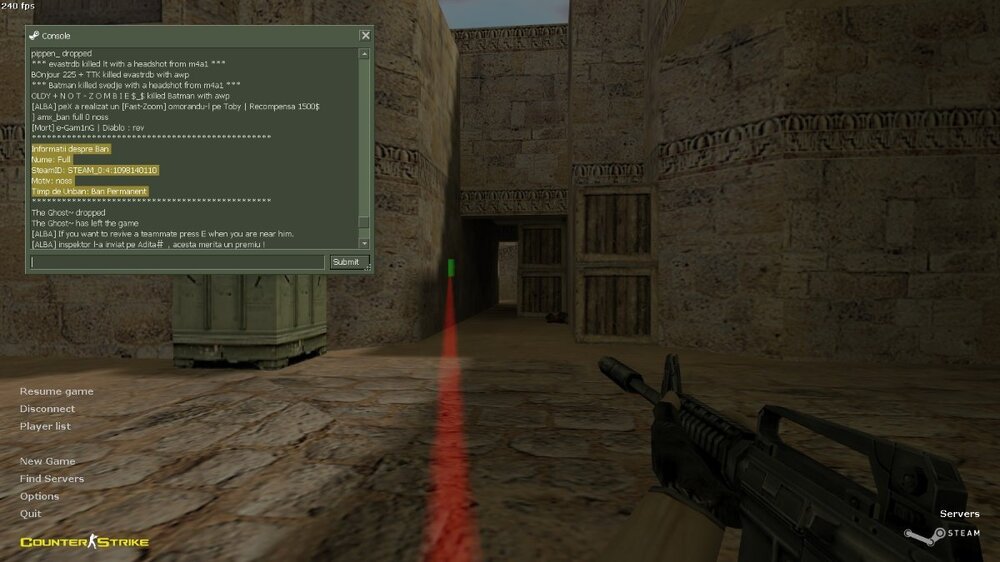Close the Console window
This screenshot has height=562, width=1000.
tap(364, 35)
